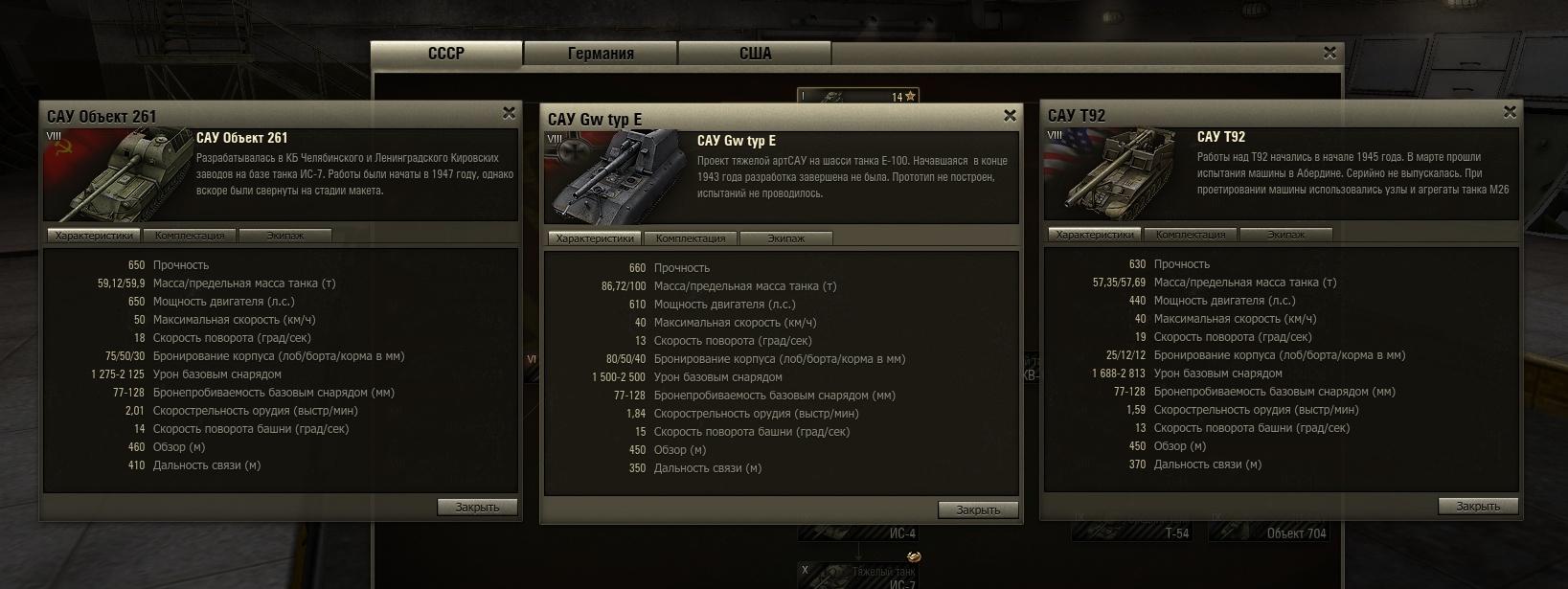This screenshot has width=1568, height=589.
Task: Show Характеристики tab for Объект 261
Action: coord(94,236)
